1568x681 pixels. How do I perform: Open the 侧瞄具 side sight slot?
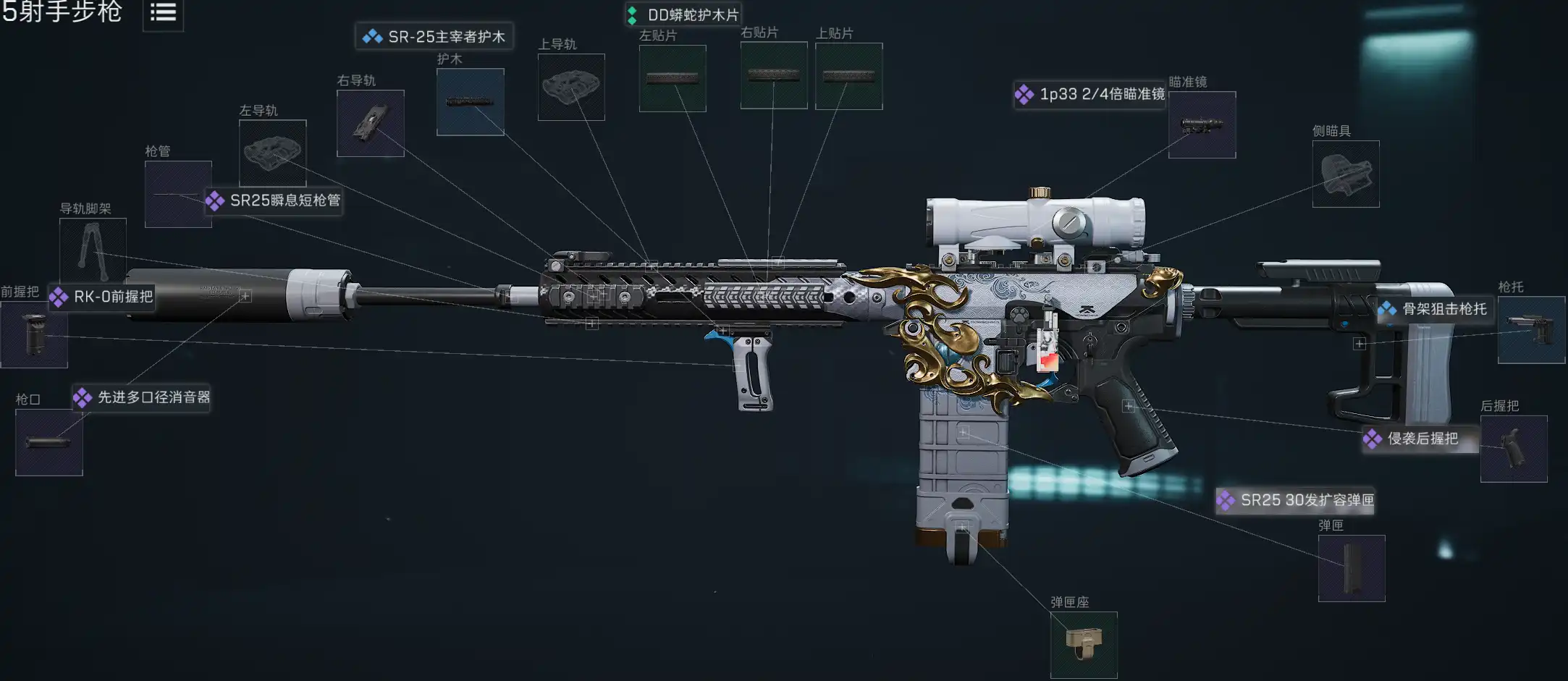1345,174
